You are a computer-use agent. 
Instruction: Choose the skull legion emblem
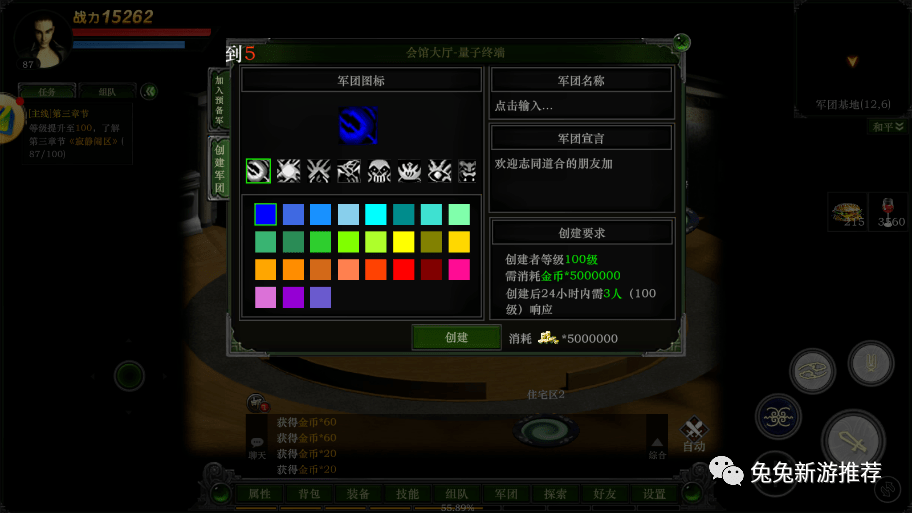(379, 171)
